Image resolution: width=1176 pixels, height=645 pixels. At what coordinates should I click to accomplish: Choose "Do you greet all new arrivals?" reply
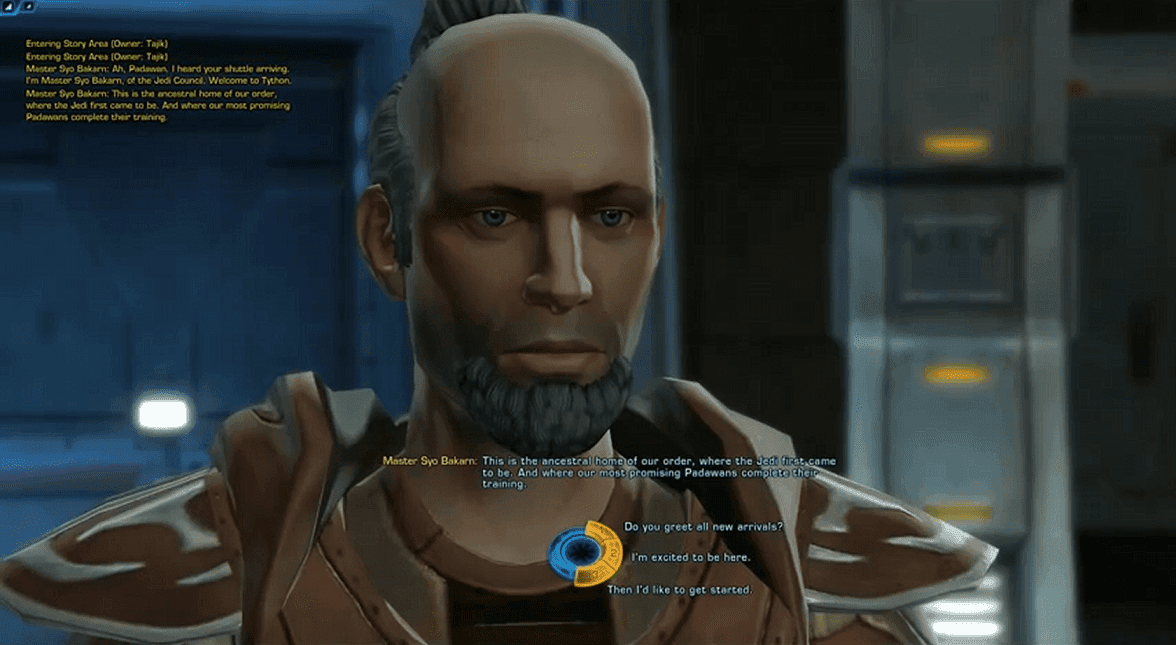(x=703, y=527)
